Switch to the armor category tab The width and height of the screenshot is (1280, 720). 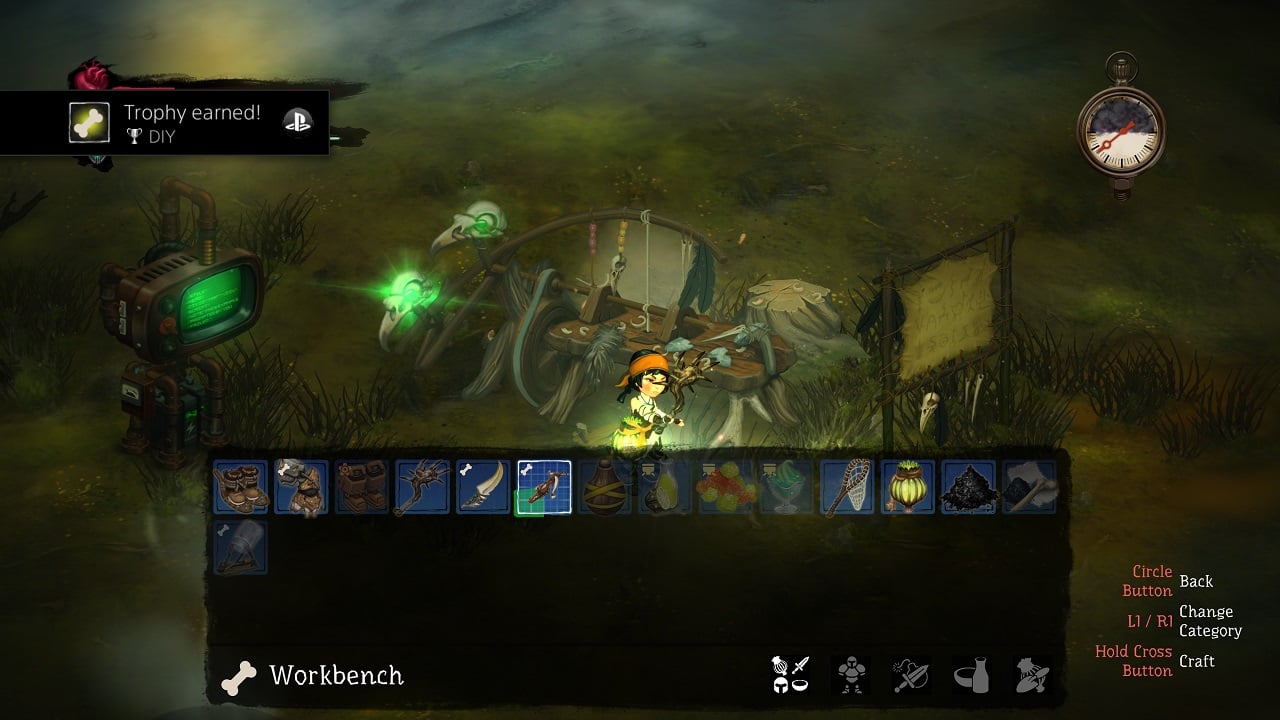tap(851, 675)
